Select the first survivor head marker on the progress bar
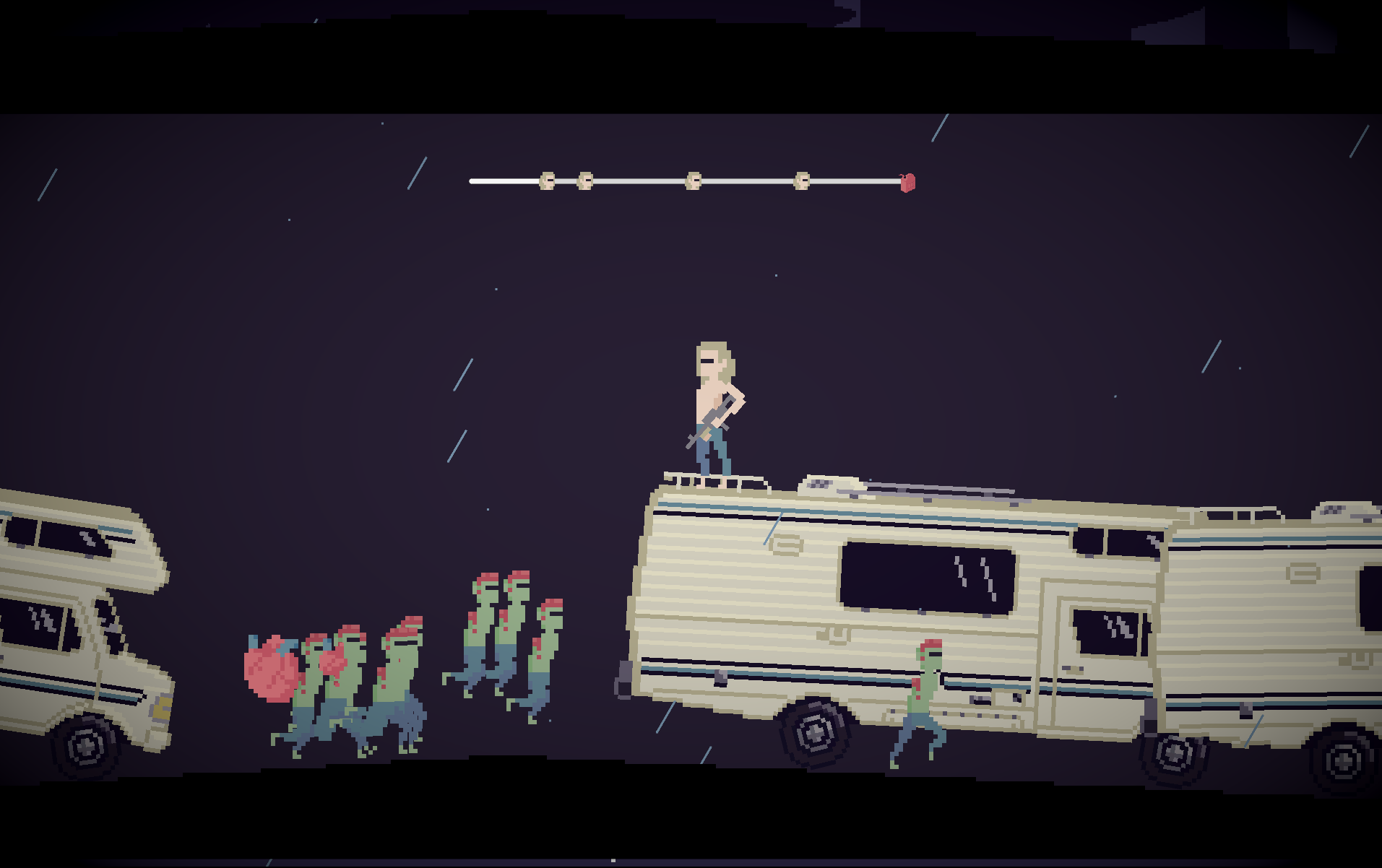The height and width of the screenshot is (868, 1382). tap(545, 181)
